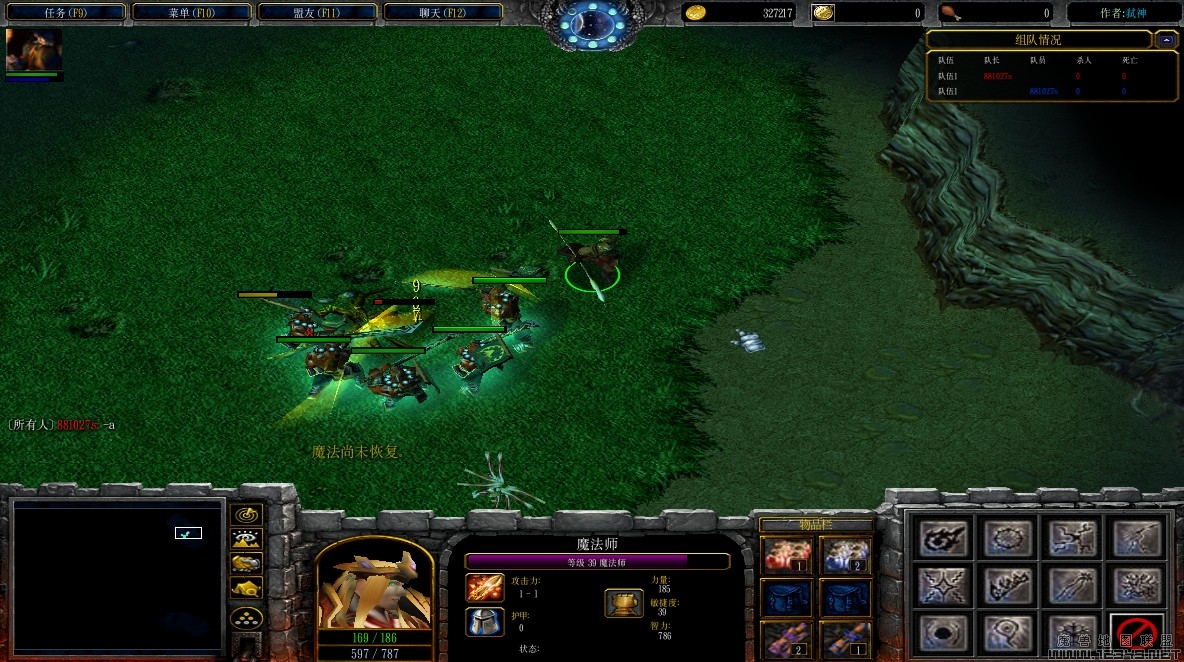This screenshot has height=662, width=1184.
Task: Toggle the minimap terrain display button
Action: click(x=246, y=539)
